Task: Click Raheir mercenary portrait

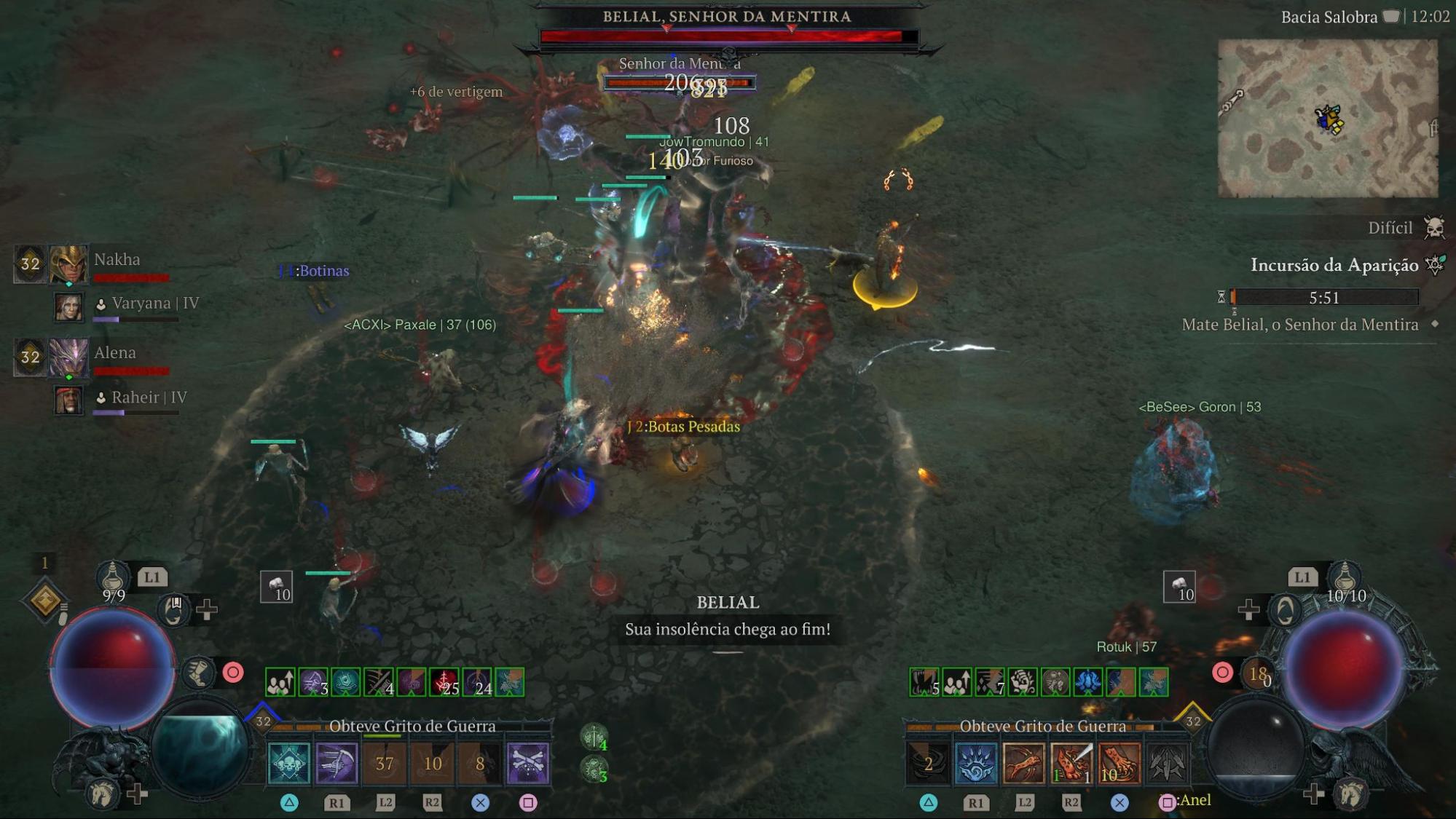Action: click(x=69, y=400)
